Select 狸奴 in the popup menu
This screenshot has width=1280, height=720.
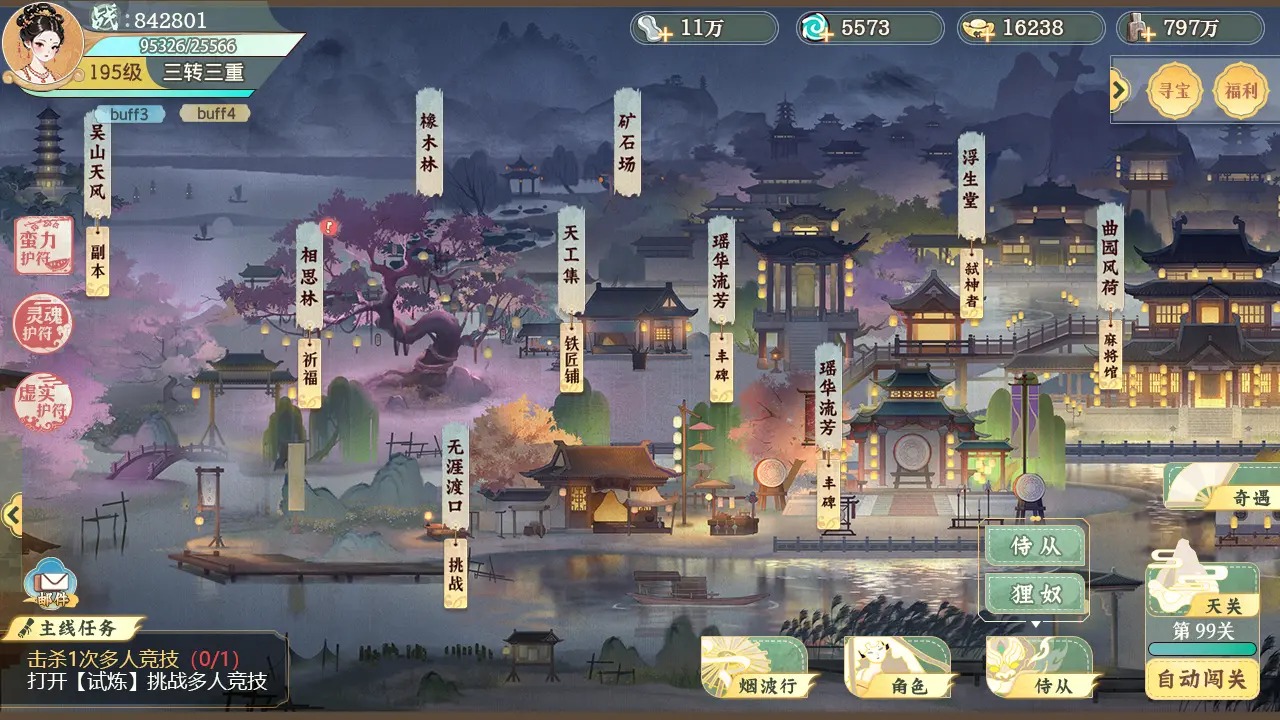(x=1035, y=593)
